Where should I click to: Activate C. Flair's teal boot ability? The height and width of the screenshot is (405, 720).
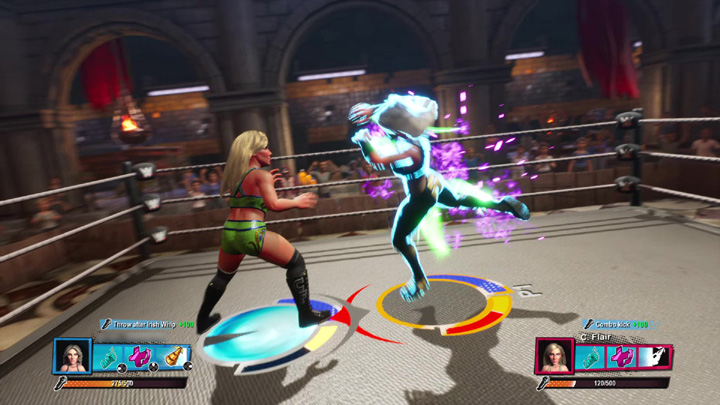click(x=590, y=357)
